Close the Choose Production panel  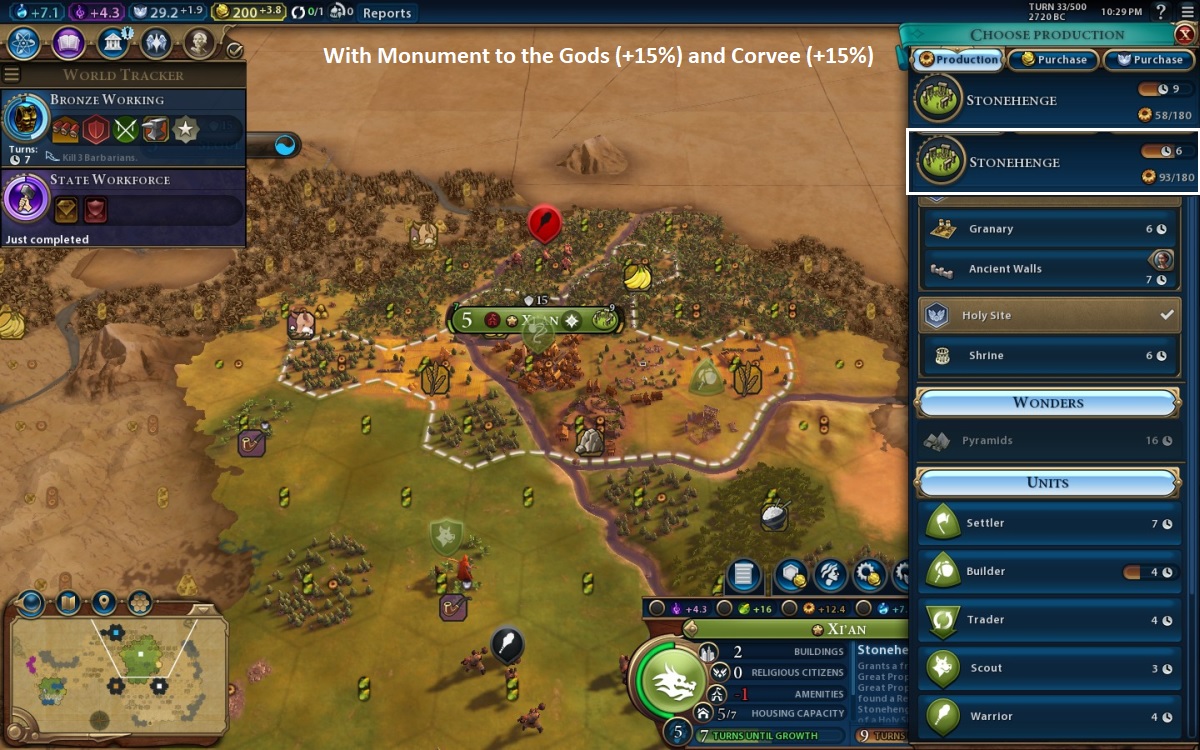click(x=1184, y=34)
